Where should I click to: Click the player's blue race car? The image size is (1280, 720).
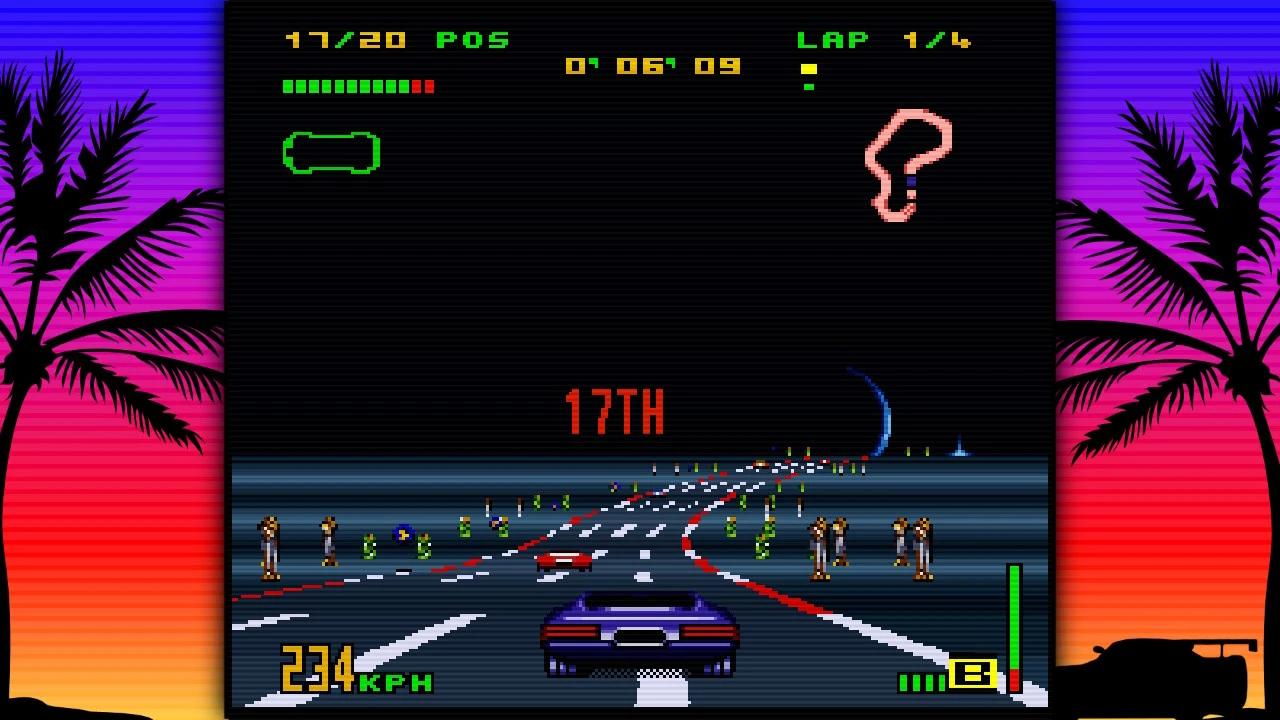click(x=640, y=635)
